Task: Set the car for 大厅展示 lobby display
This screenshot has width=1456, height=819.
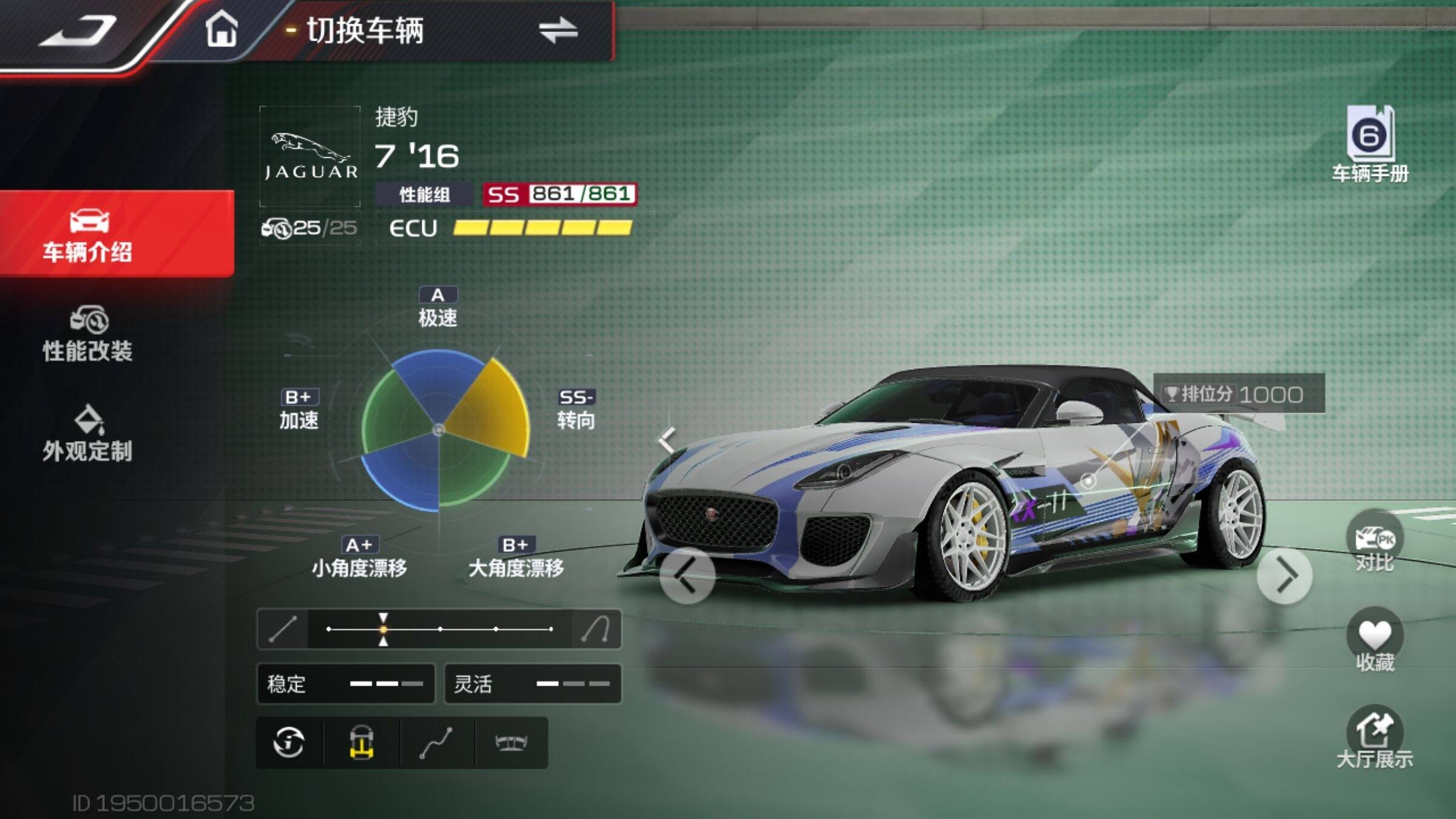Action: click(x=1374, y=738)
